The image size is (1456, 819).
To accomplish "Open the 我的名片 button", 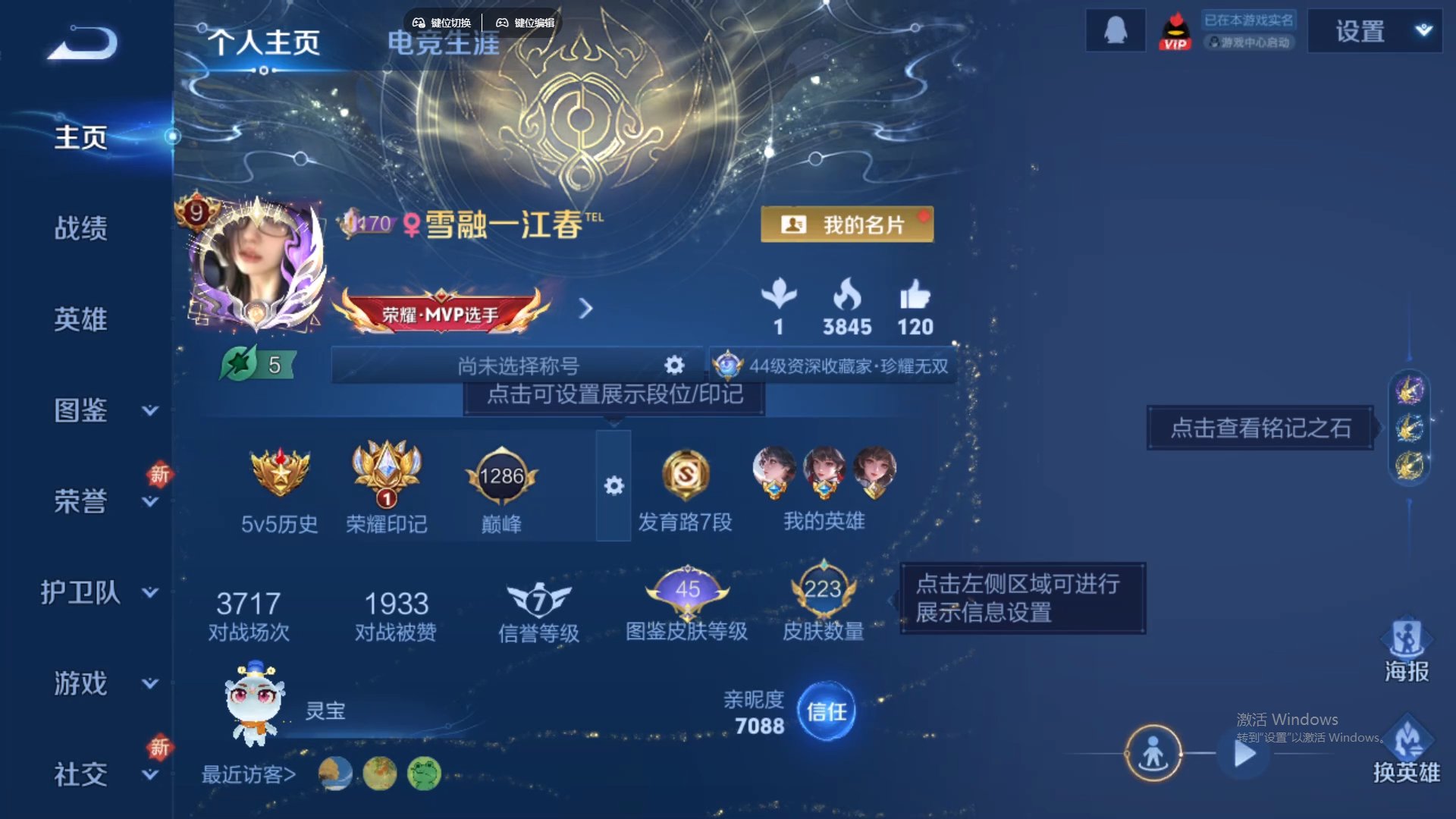I will point(847,224).
